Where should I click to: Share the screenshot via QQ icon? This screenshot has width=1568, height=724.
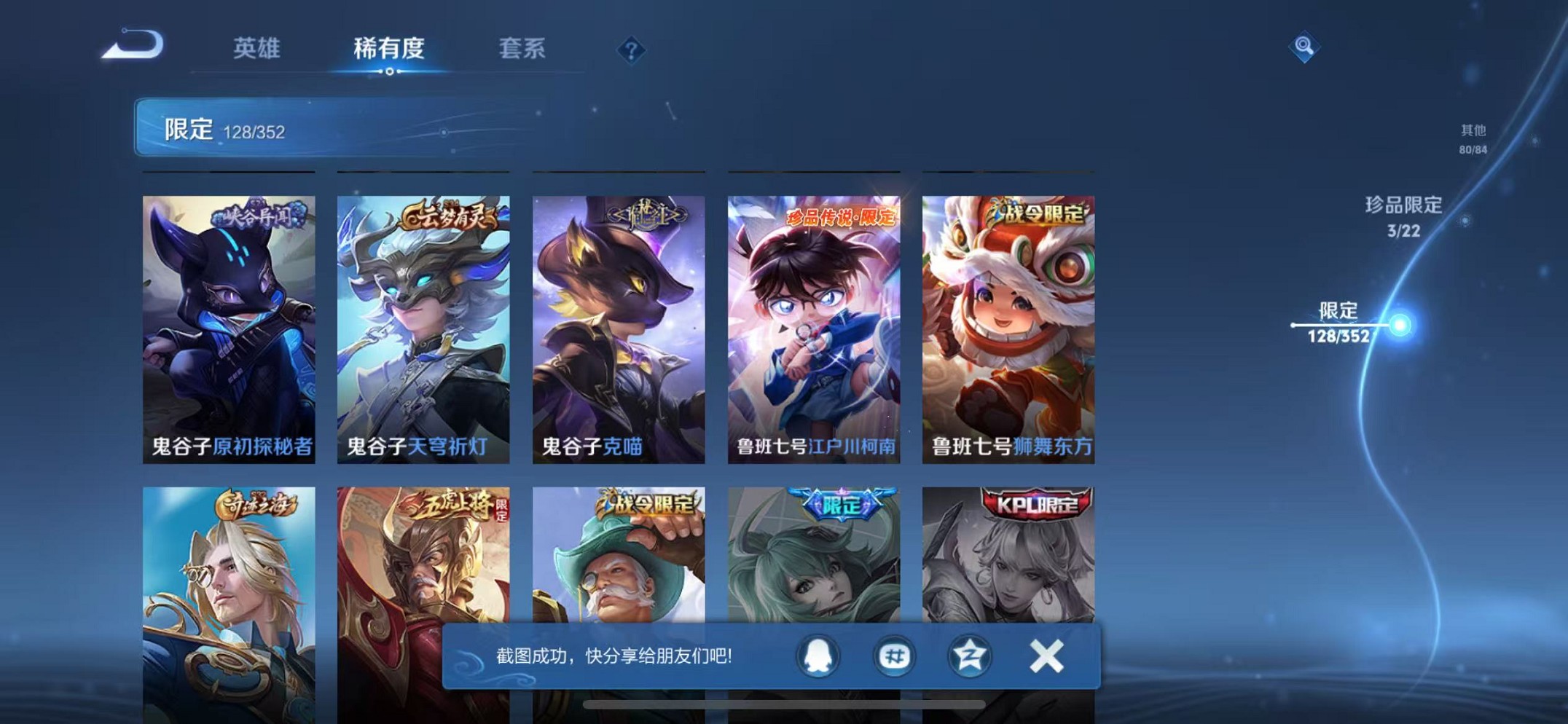(x=820, y=656)
